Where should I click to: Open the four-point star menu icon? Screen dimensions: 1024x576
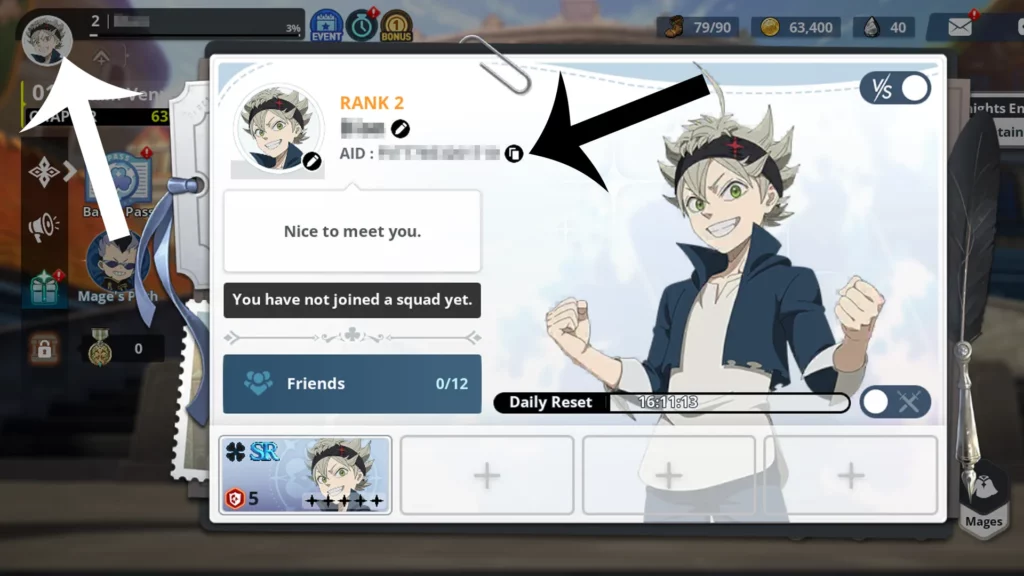coord(44,172)
